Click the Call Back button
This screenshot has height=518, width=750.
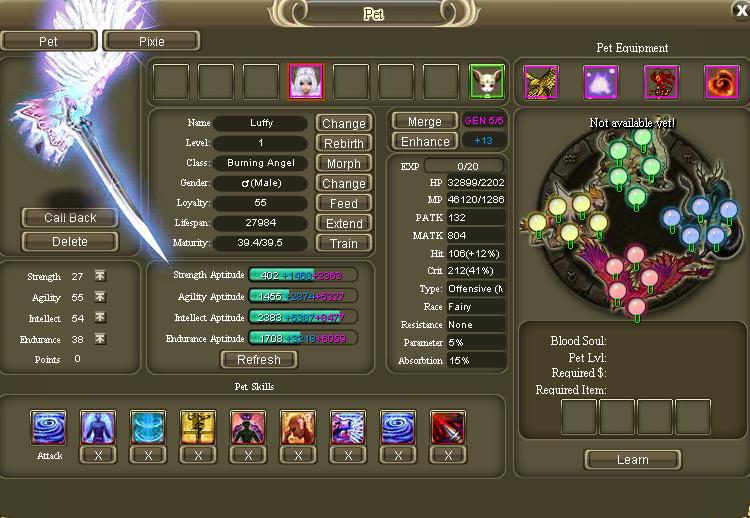tap(69, 218)
